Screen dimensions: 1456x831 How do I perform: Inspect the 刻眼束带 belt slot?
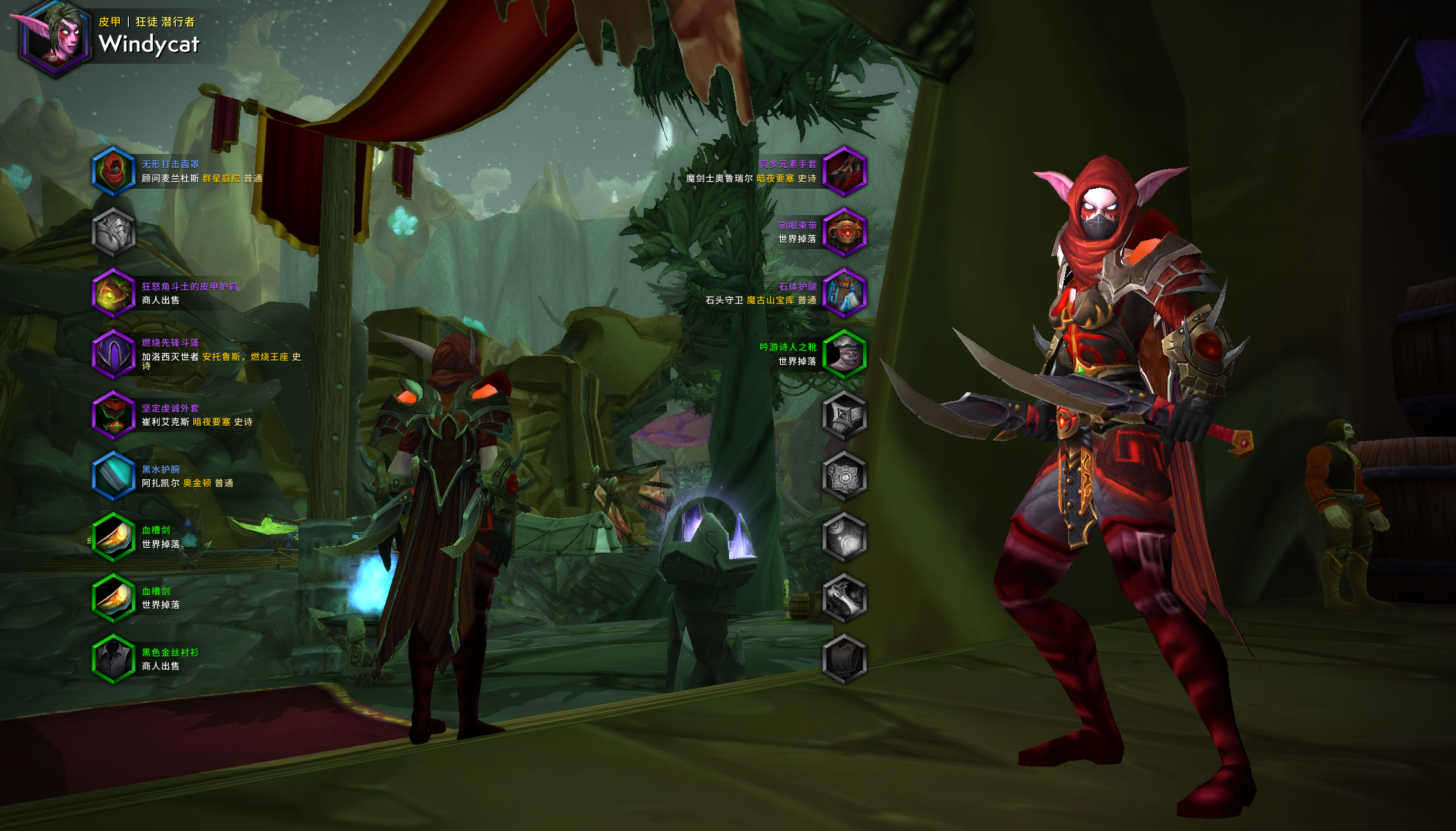pyautogui.click(x=844, y=232)
